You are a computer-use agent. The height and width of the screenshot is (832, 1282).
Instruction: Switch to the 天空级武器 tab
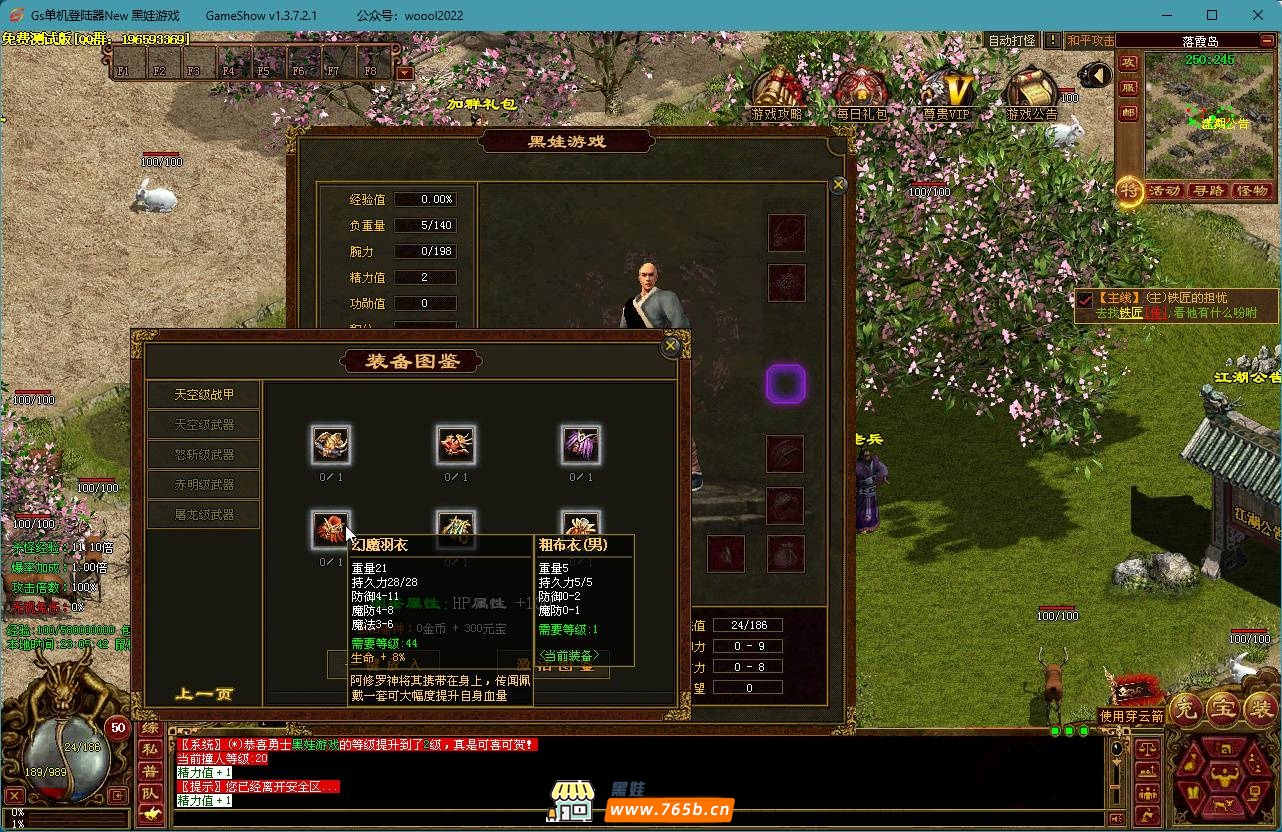pyautogui.click(x=204, y=424)
